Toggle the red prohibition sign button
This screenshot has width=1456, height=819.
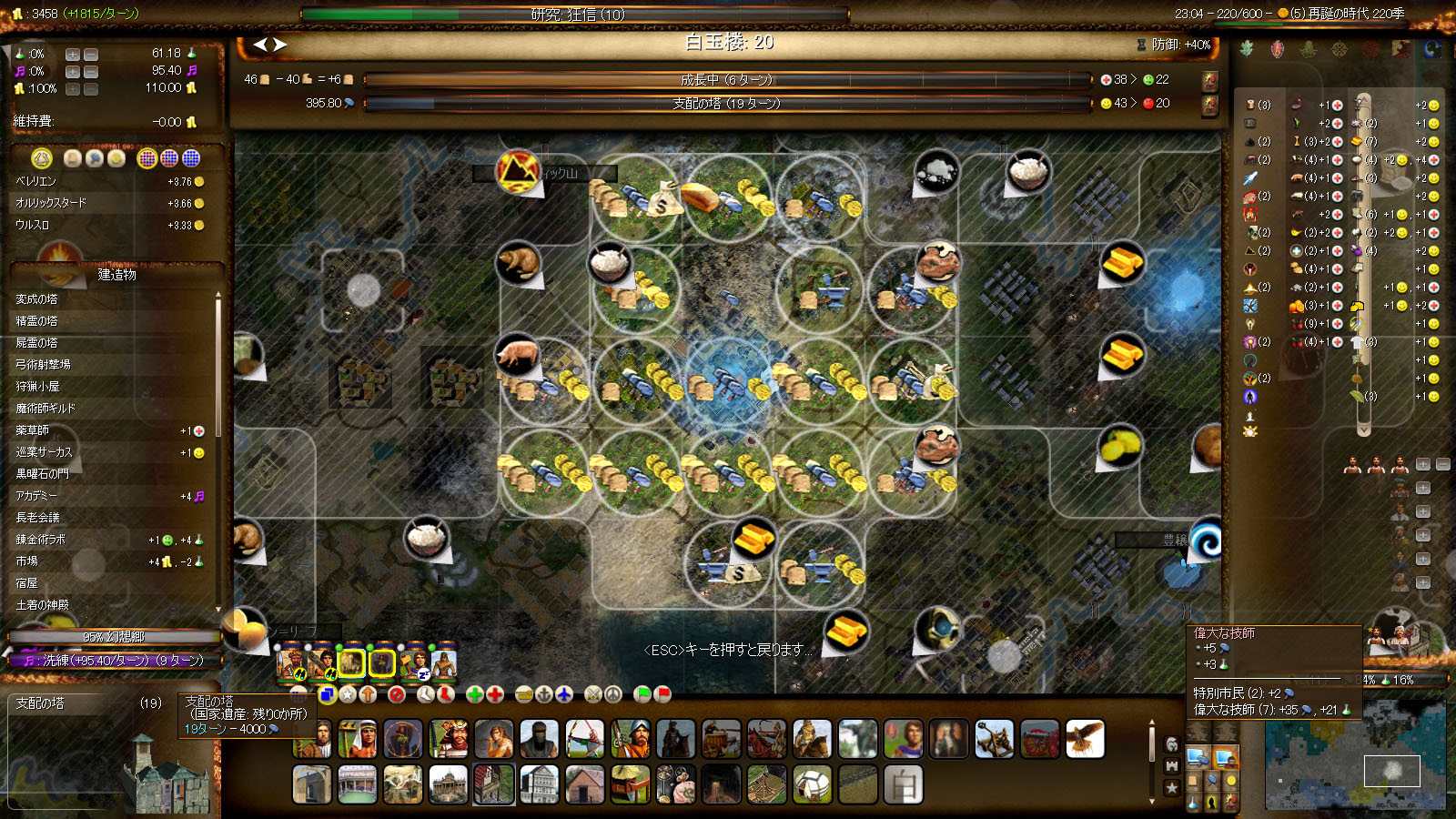(x=396, y=694)
